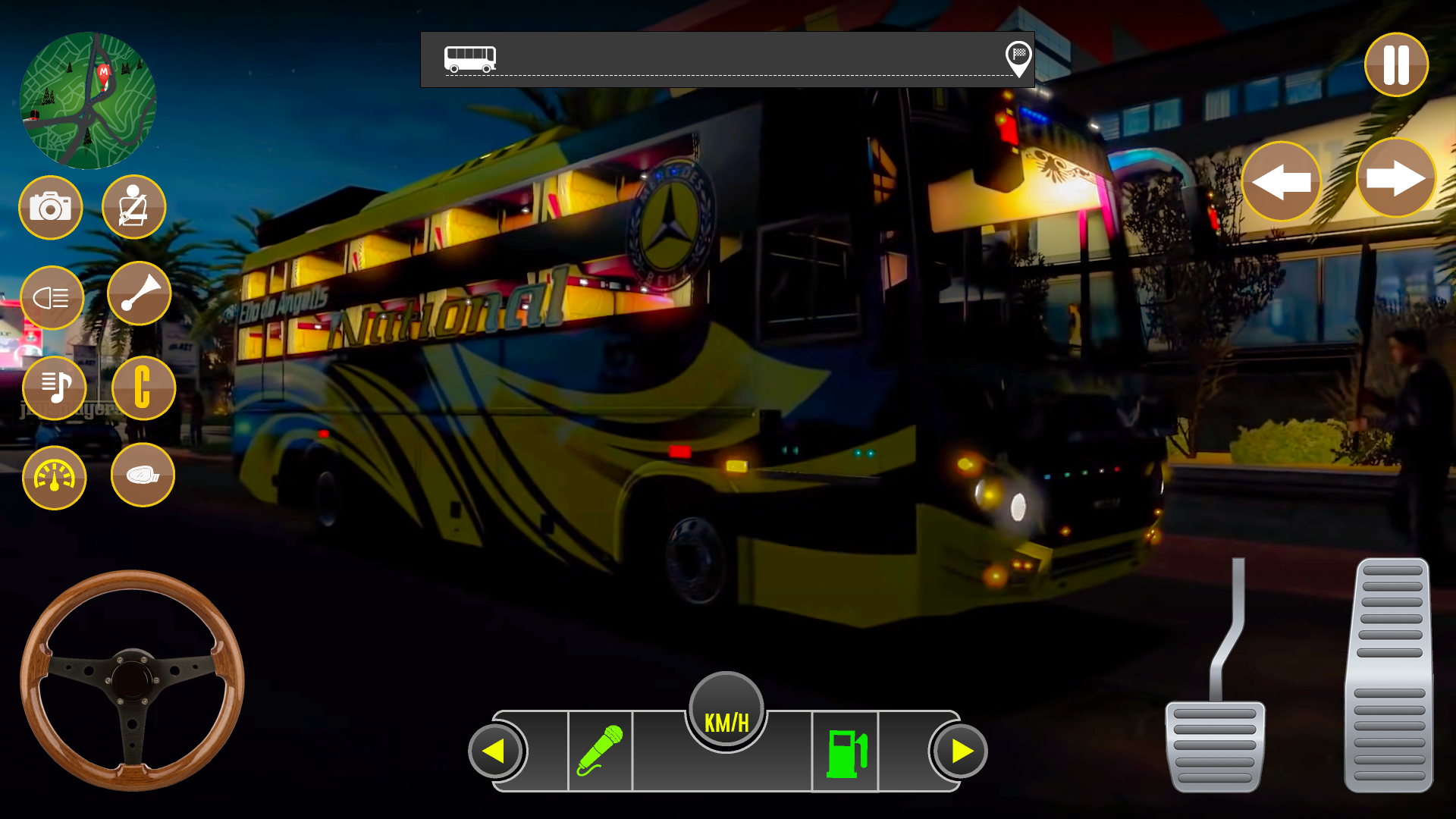The width and height of the screenshot is (1456, 819).
Task: Fasten the driver seatbelt
Action: click(133, 207)
